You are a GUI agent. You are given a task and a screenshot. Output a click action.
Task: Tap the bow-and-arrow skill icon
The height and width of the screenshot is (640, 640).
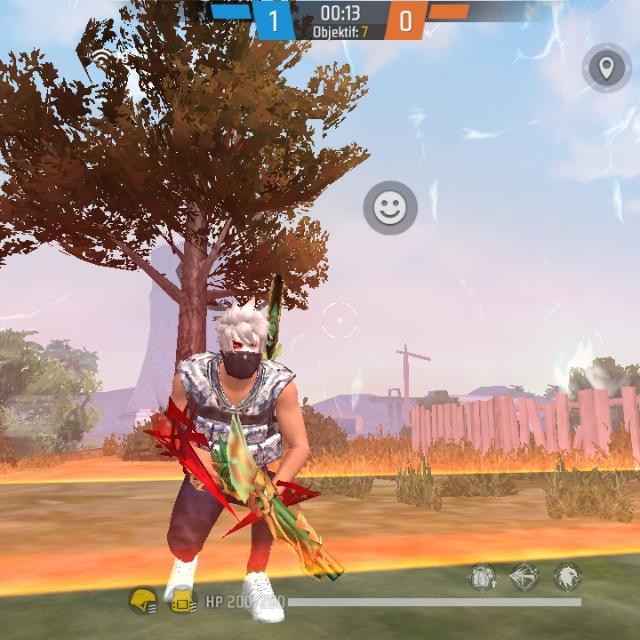[x=525, y=577]
